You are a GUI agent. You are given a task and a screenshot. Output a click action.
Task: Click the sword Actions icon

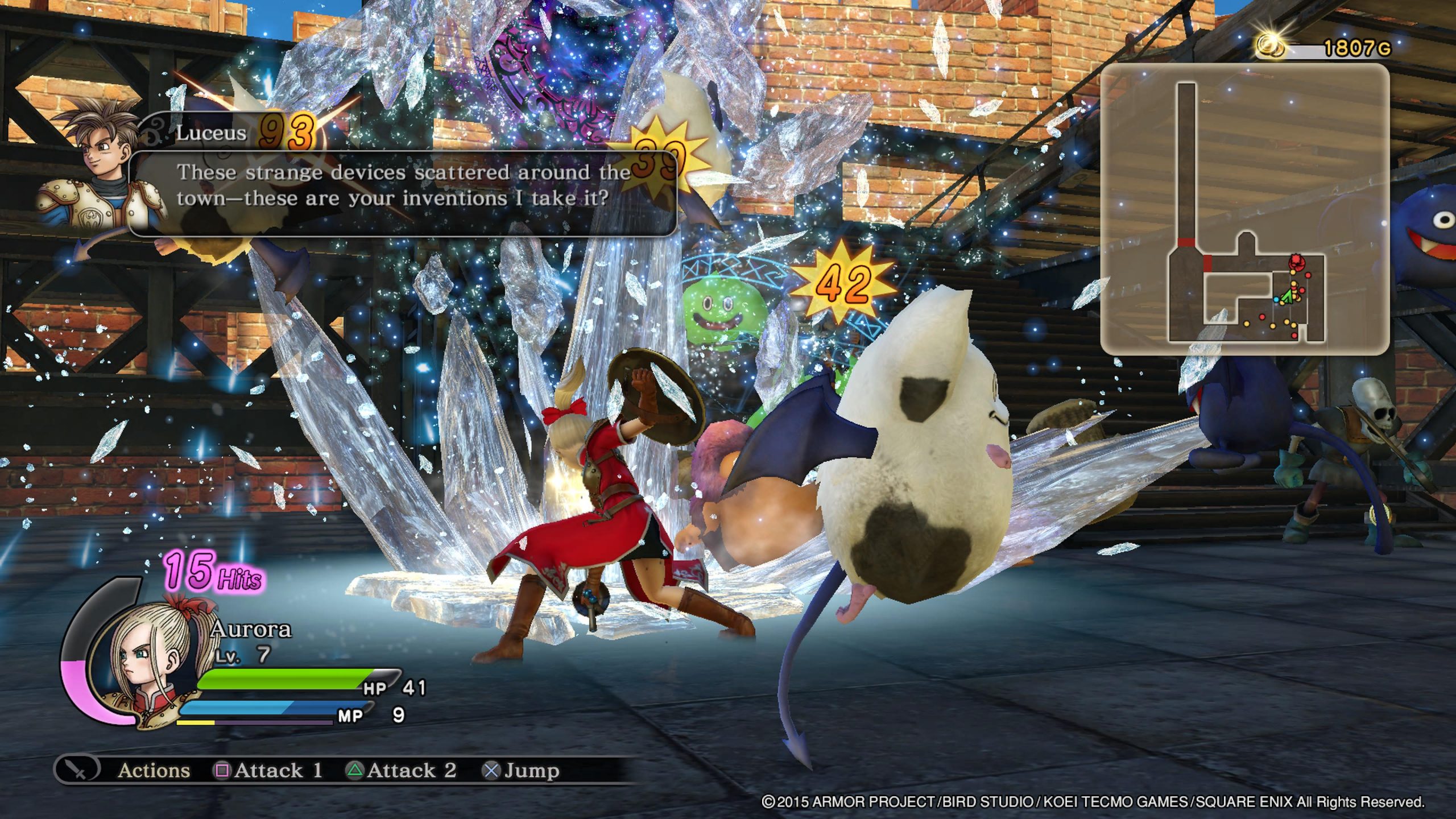[x=77, y=770]
